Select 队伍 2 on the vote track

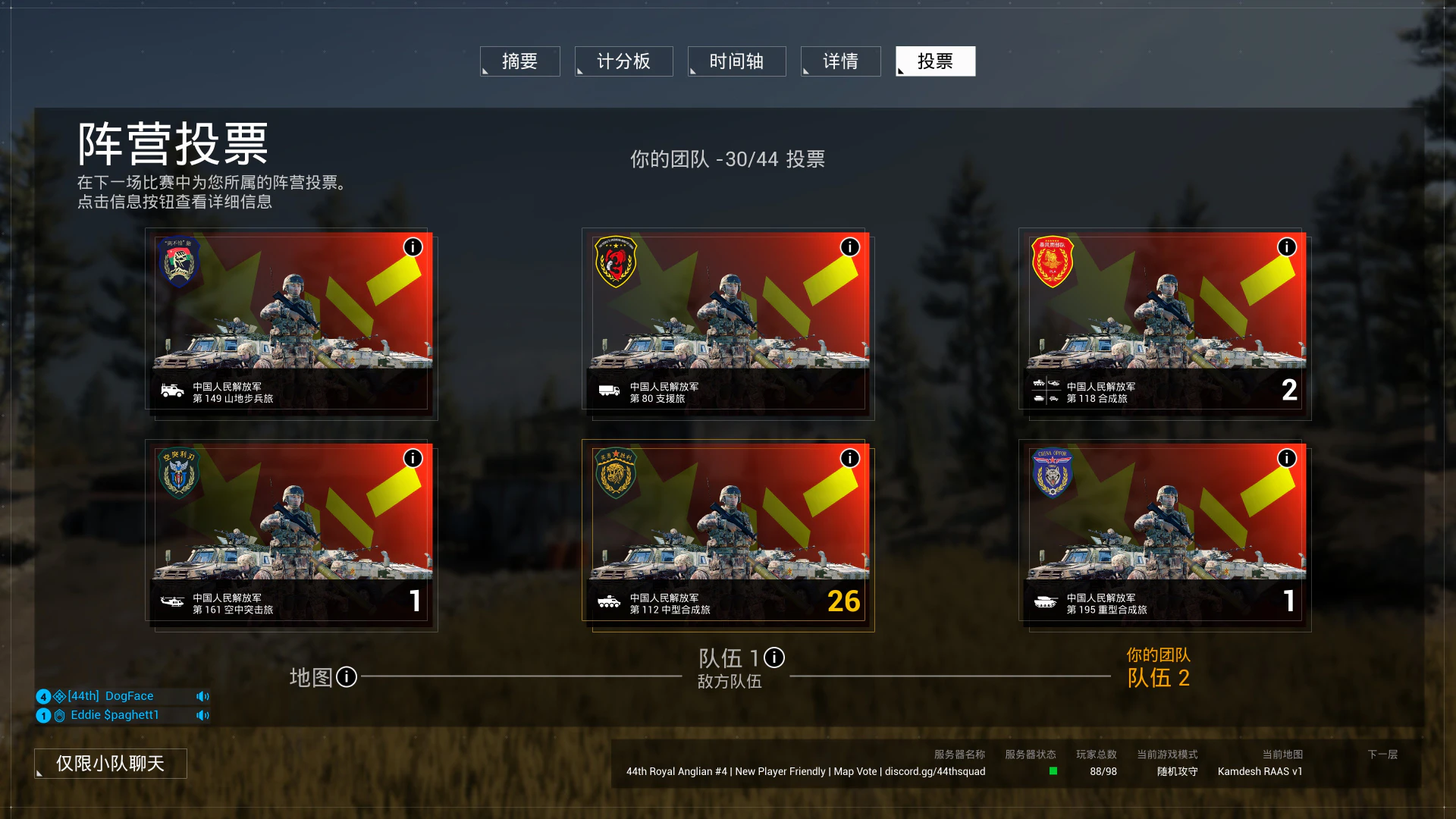pos(1158,677)
